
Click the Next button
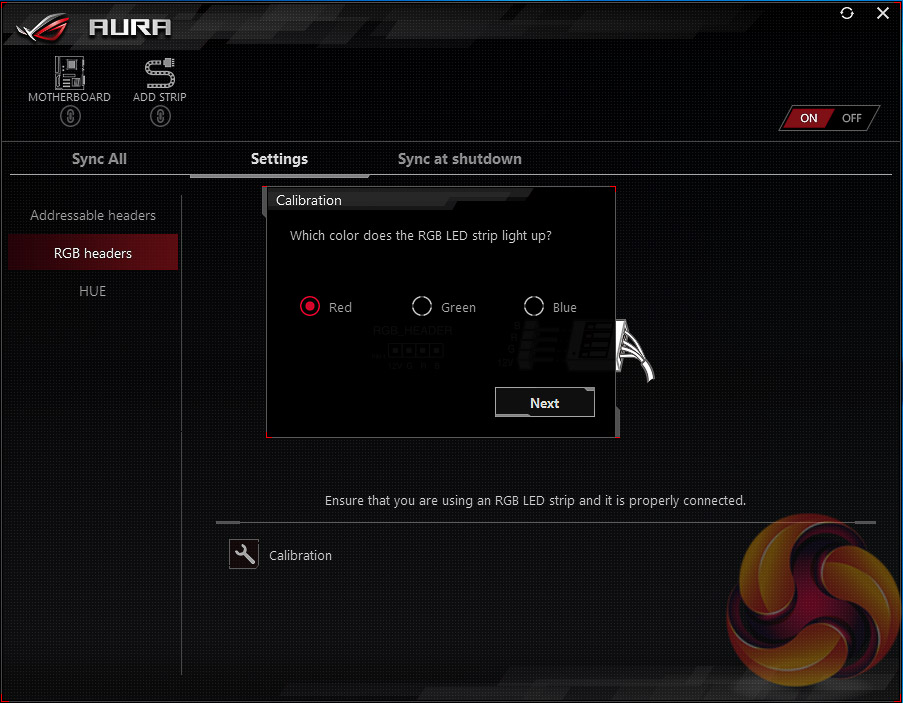pyautogui.click(x=545, y=403)
